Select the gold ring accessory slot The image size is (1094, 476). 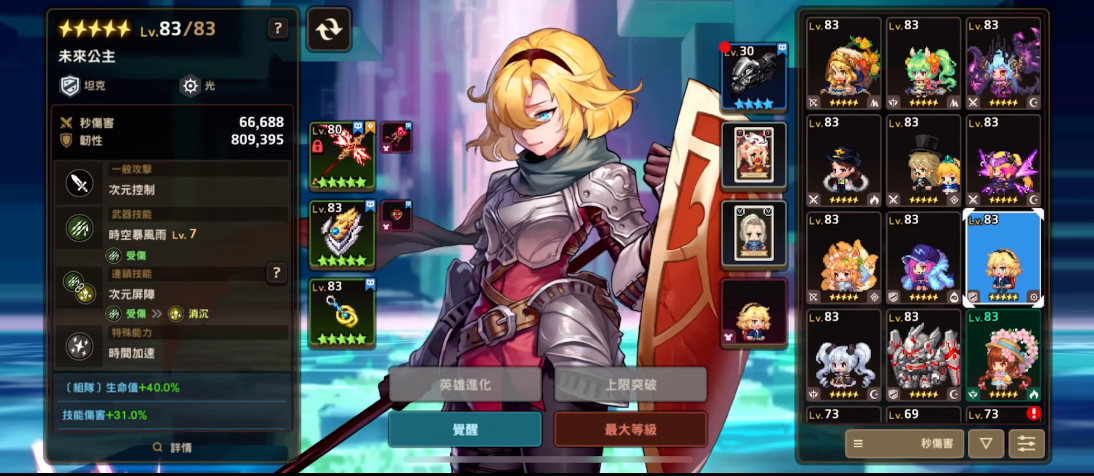point(342,313)
